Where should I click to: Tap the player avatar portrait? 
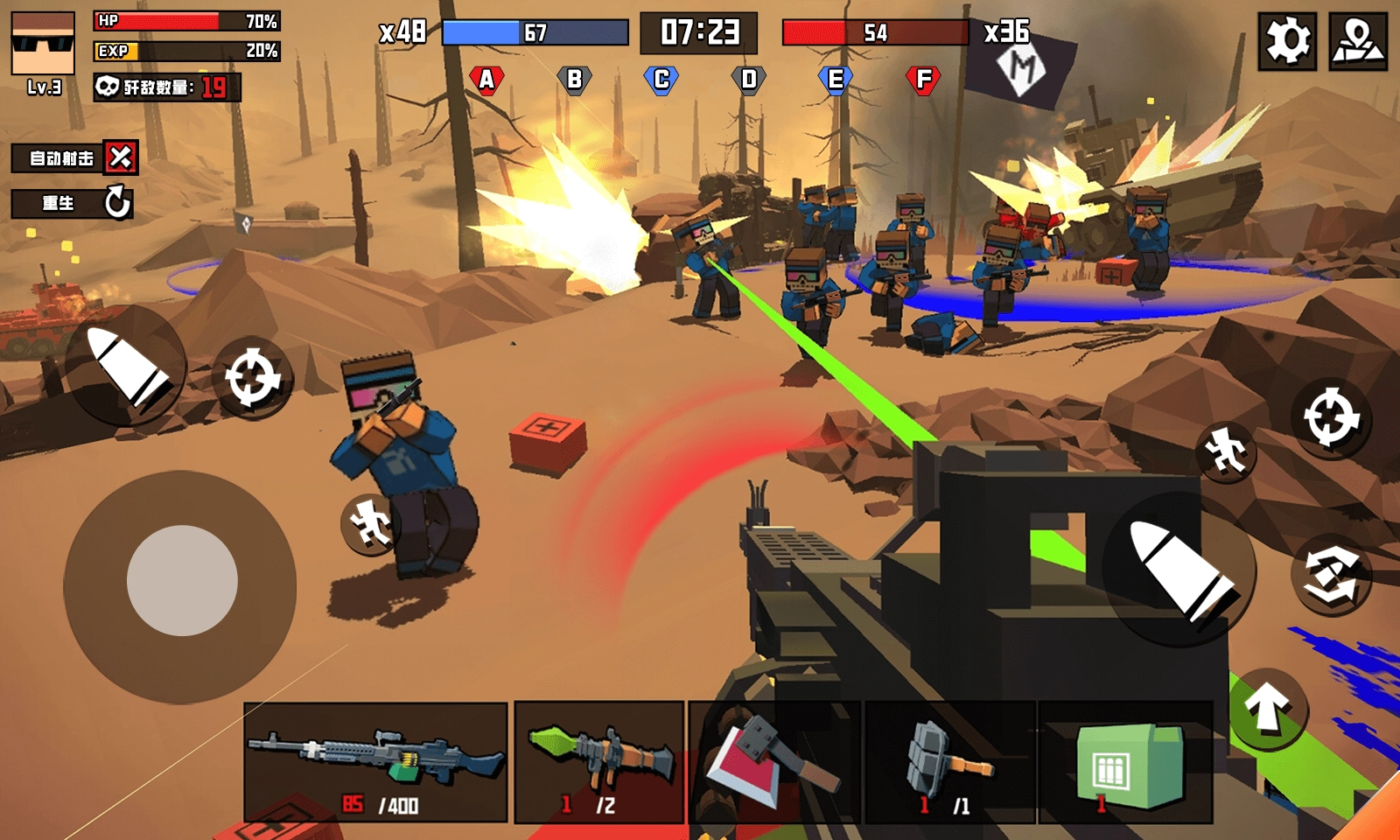pos(43,45)
